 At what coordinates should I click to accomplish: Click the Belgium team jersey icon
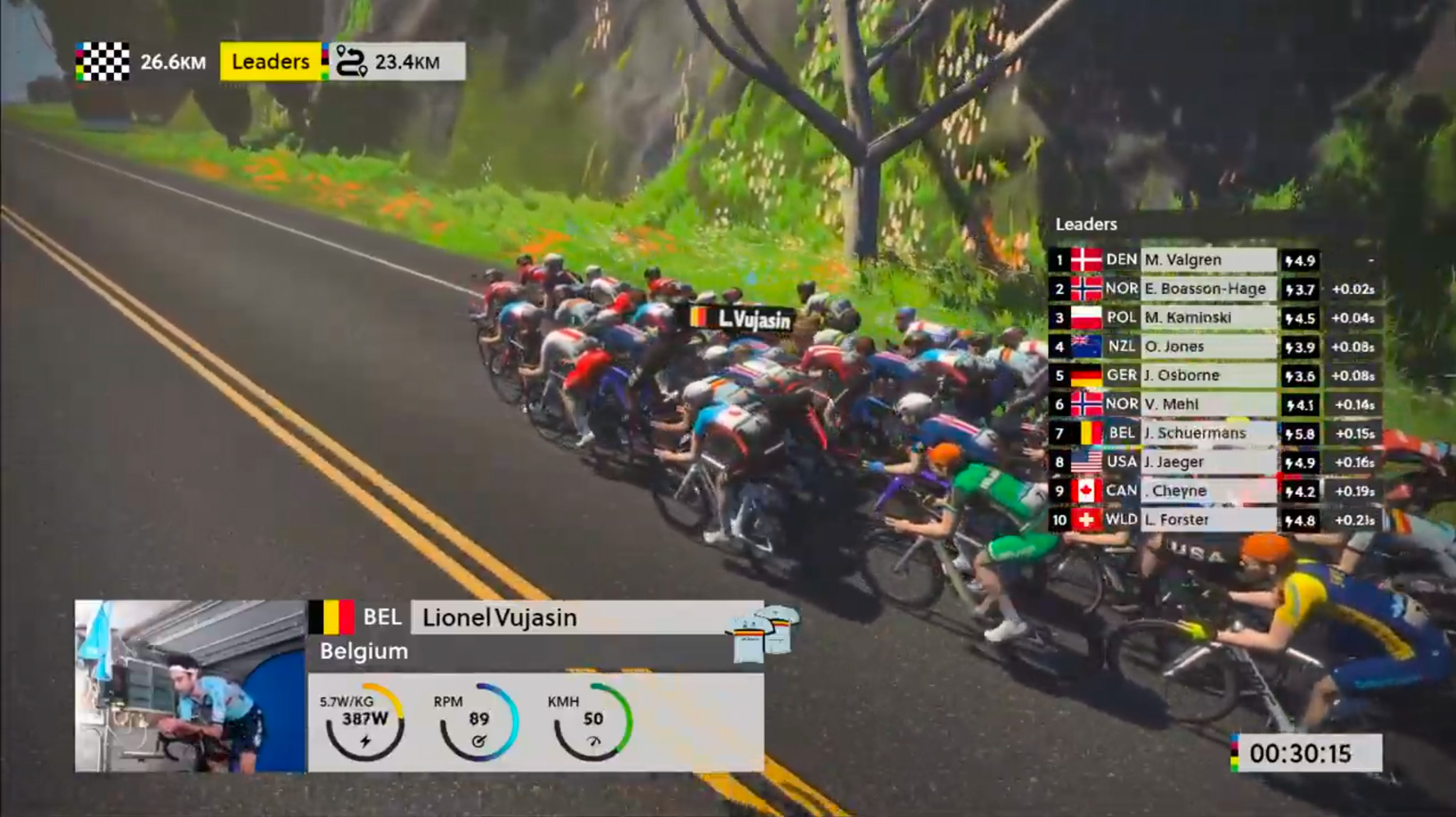tap(764, 632)
